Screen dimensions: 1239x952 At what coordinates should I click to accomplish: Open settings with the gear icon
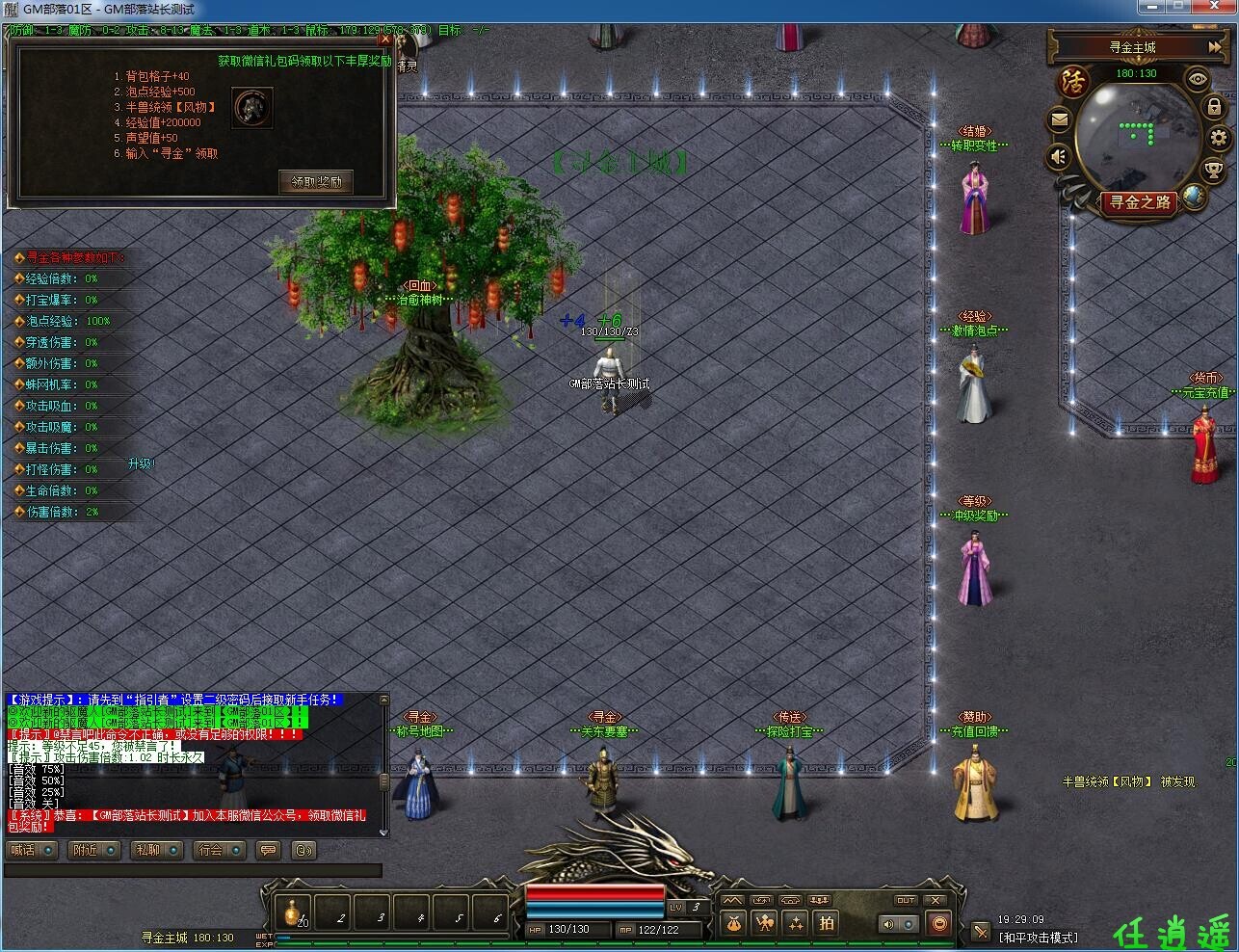click(x=1220, y=138)
